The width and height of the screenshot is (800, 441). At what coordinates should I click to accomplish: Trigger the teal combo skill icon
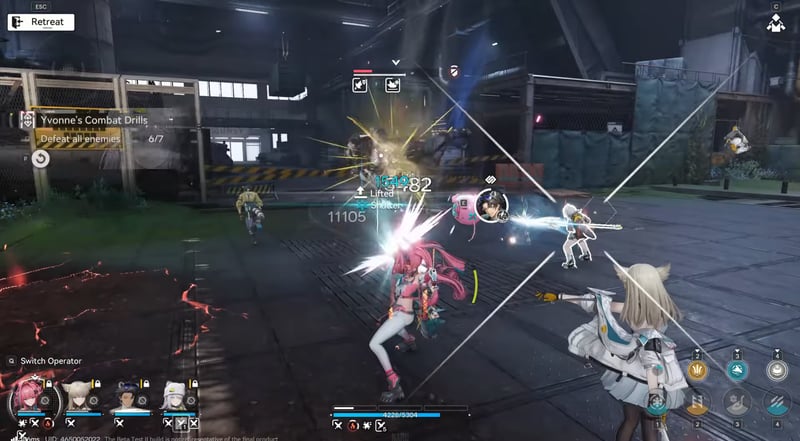(738, 370)
